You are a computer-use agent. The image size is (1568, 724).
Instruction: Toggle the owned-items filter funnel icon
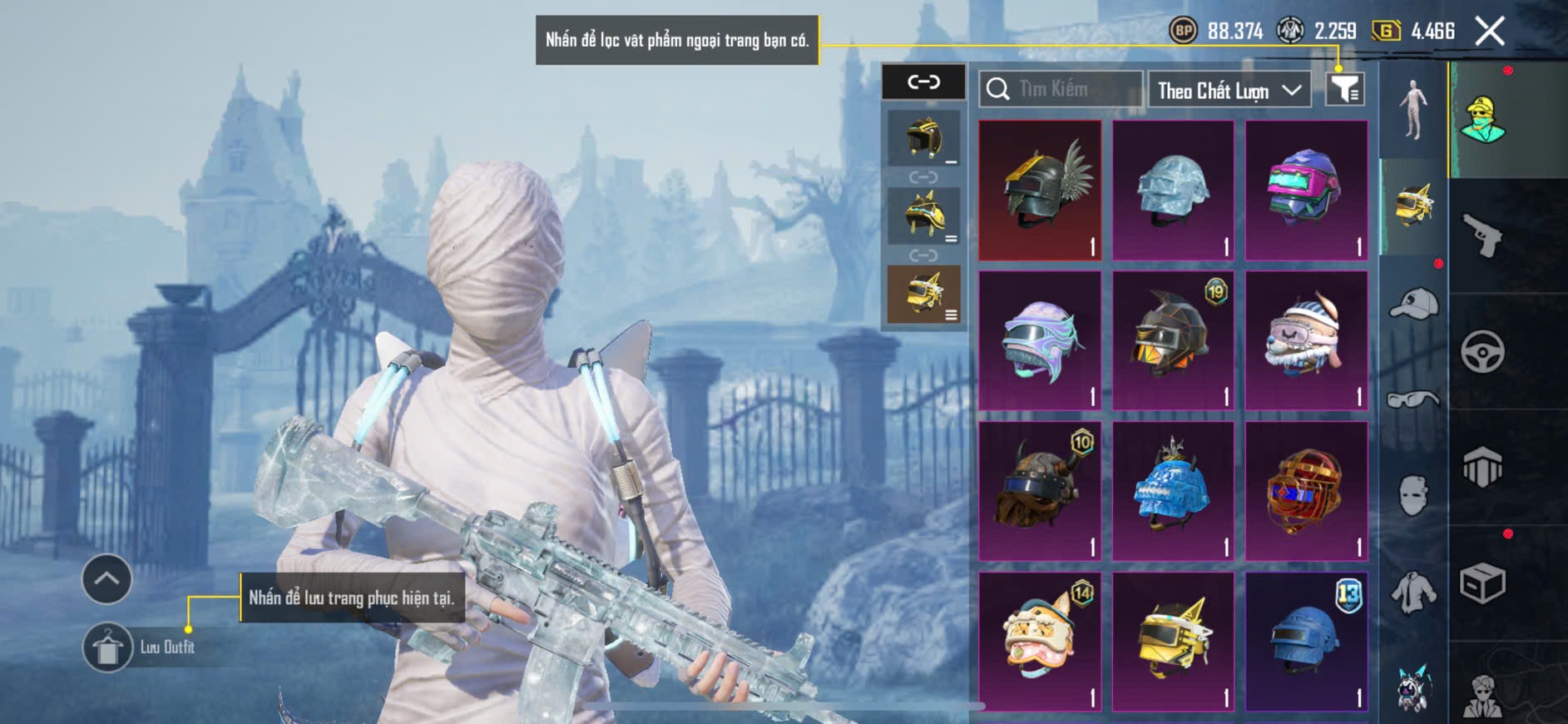pos(1344,89)
